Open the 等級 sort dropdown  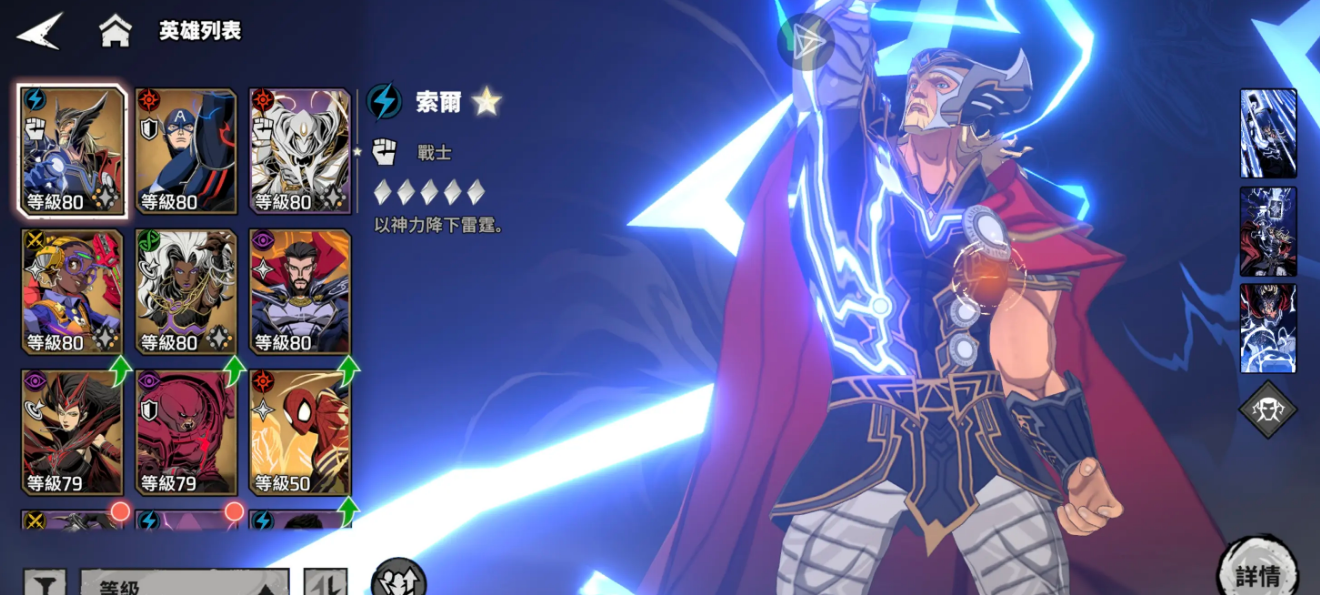click(185, 583)
